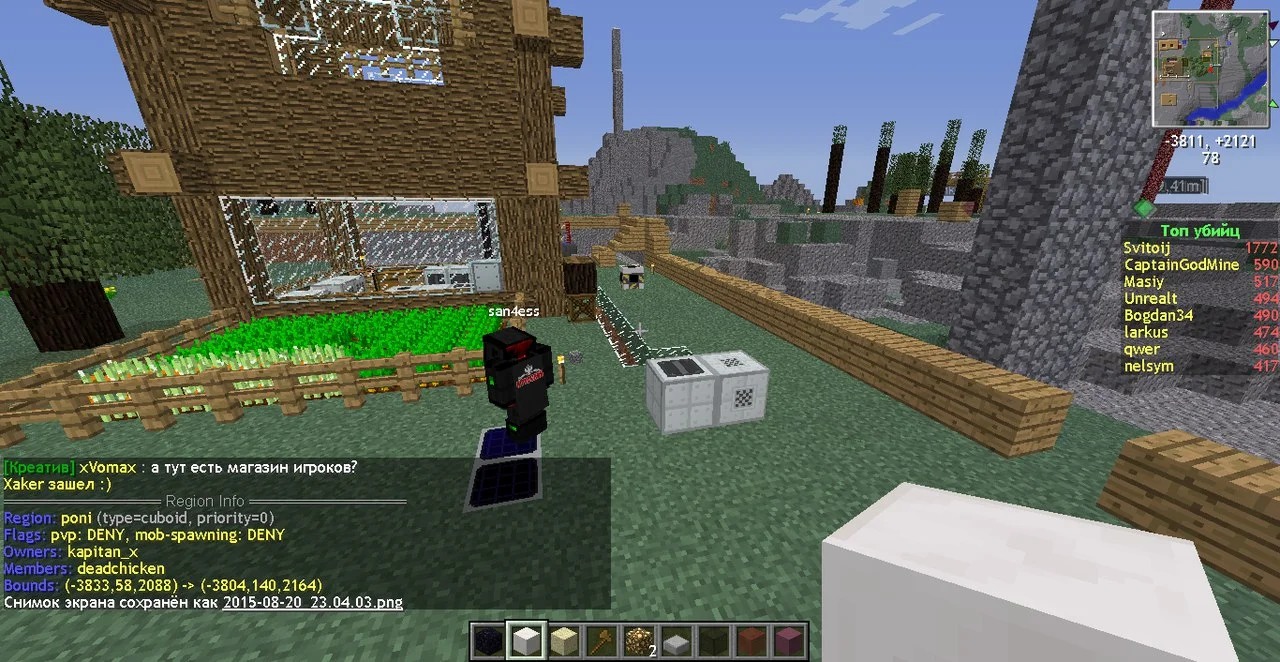The image size is (1280, 662).
Task: Open the saved screenshot 2015-08-20_23.04.03.png link
Action: (312, 603)
